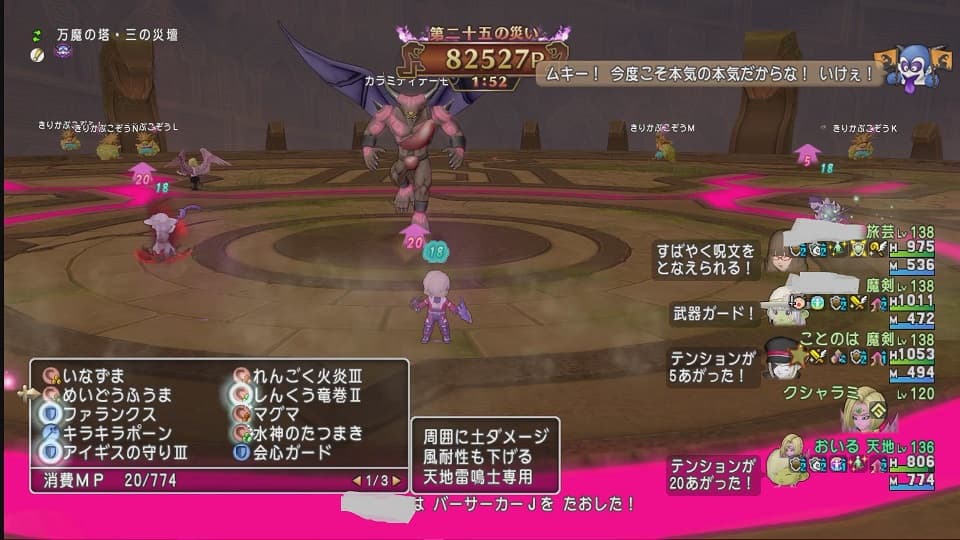Go to the previous skill page arrow
Viewport: 960px width, 540px height.
[354, 481]
